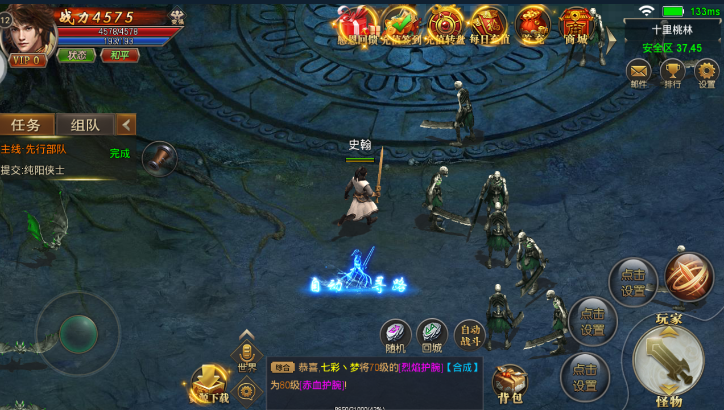Open the VIP 0 panel
The height and width of the screenshot is (410, 724).
pos(28,60)
